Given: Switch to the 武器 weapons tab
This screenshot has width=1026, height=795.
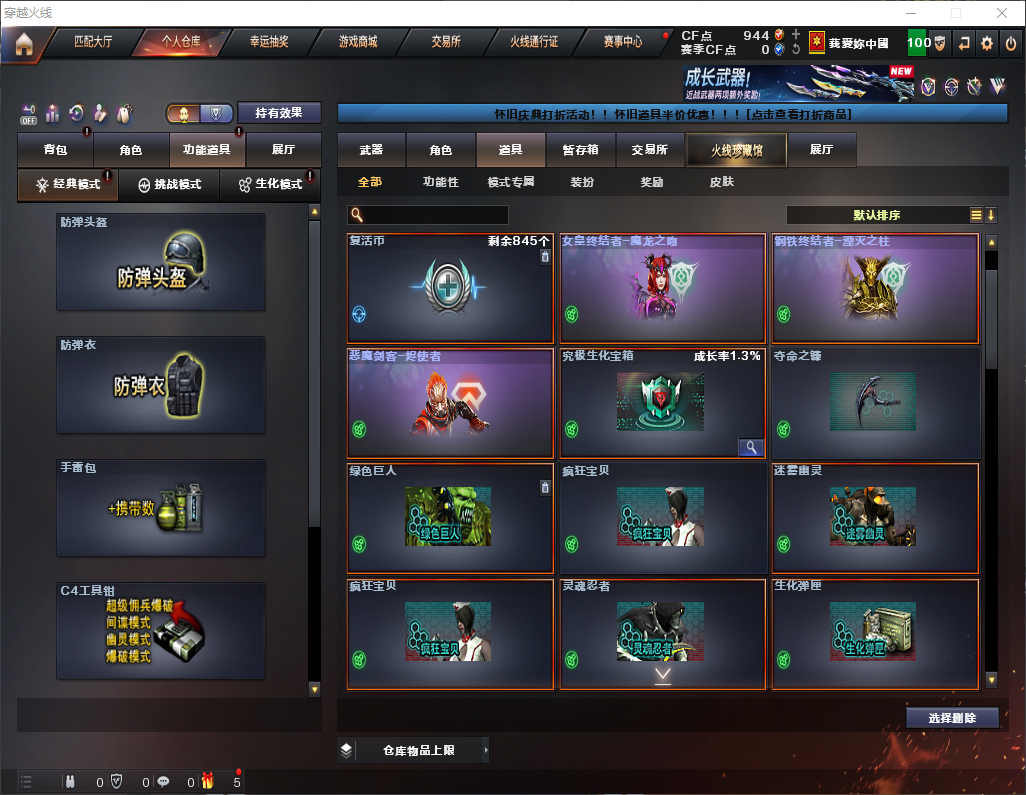Looking at the screenshot, I should point(371,150).
